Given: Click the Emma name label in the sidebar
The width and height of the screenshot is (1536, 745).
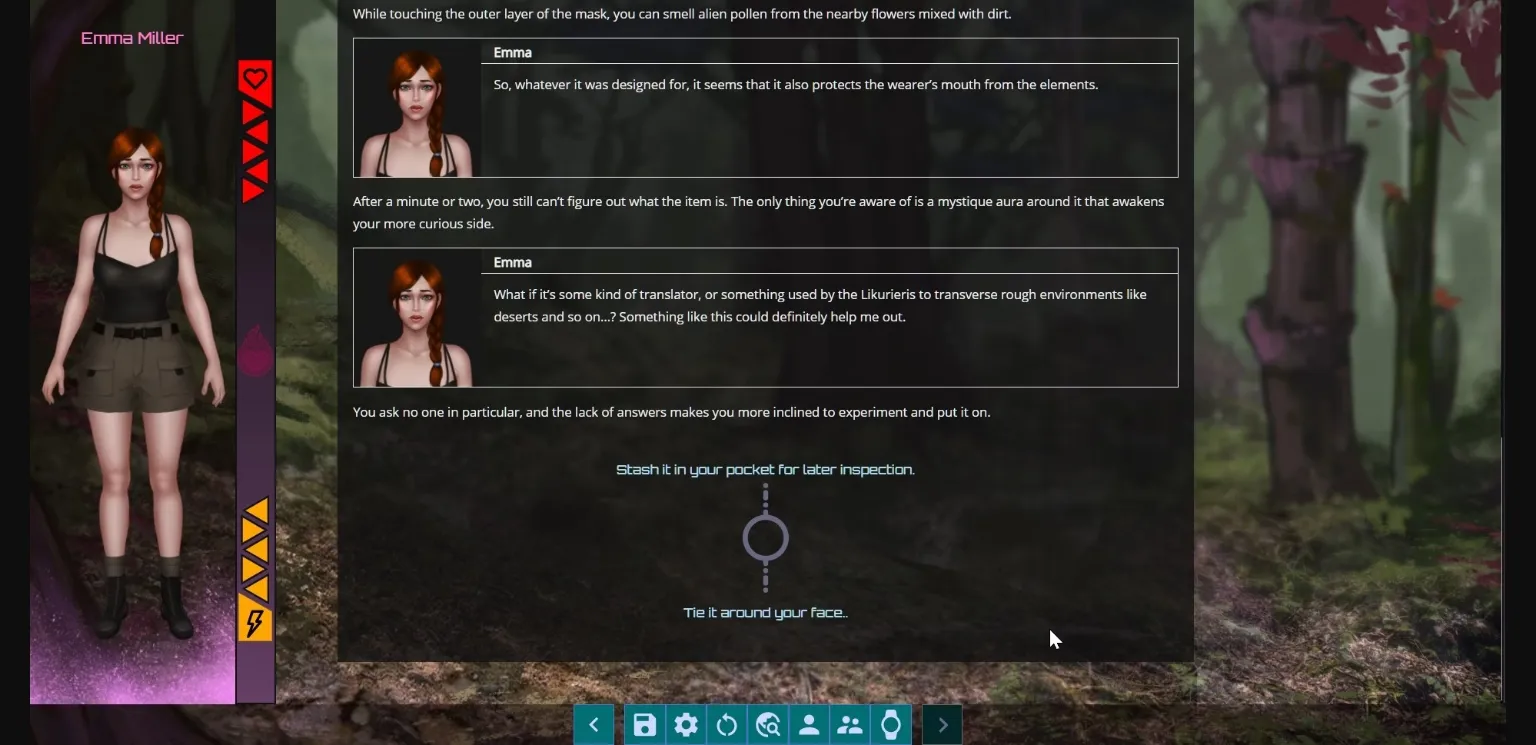Looking at the screenshot, I should pos(131,37).
